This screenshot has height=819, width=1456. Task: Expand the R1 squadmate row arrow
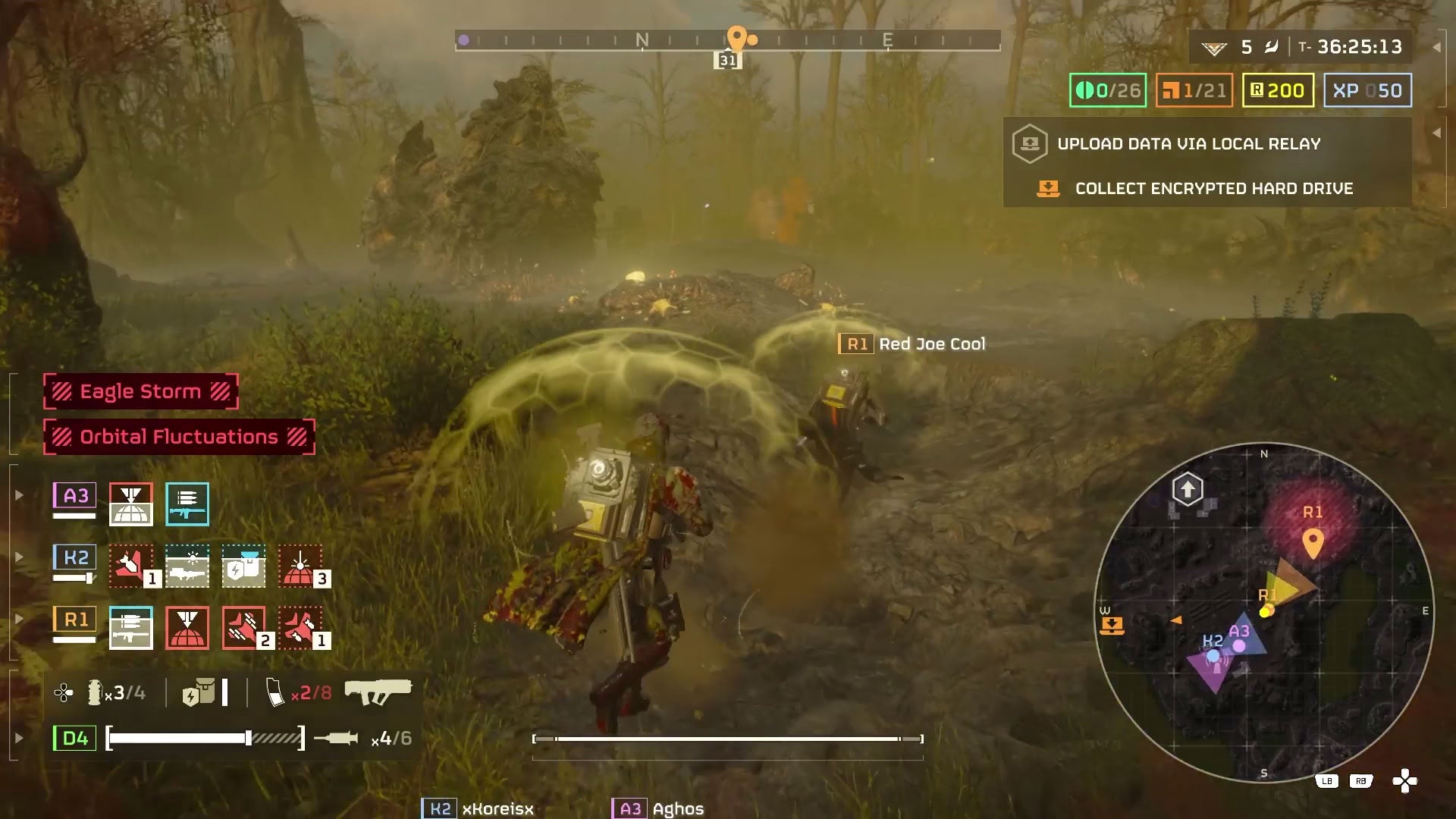(20, 619)
